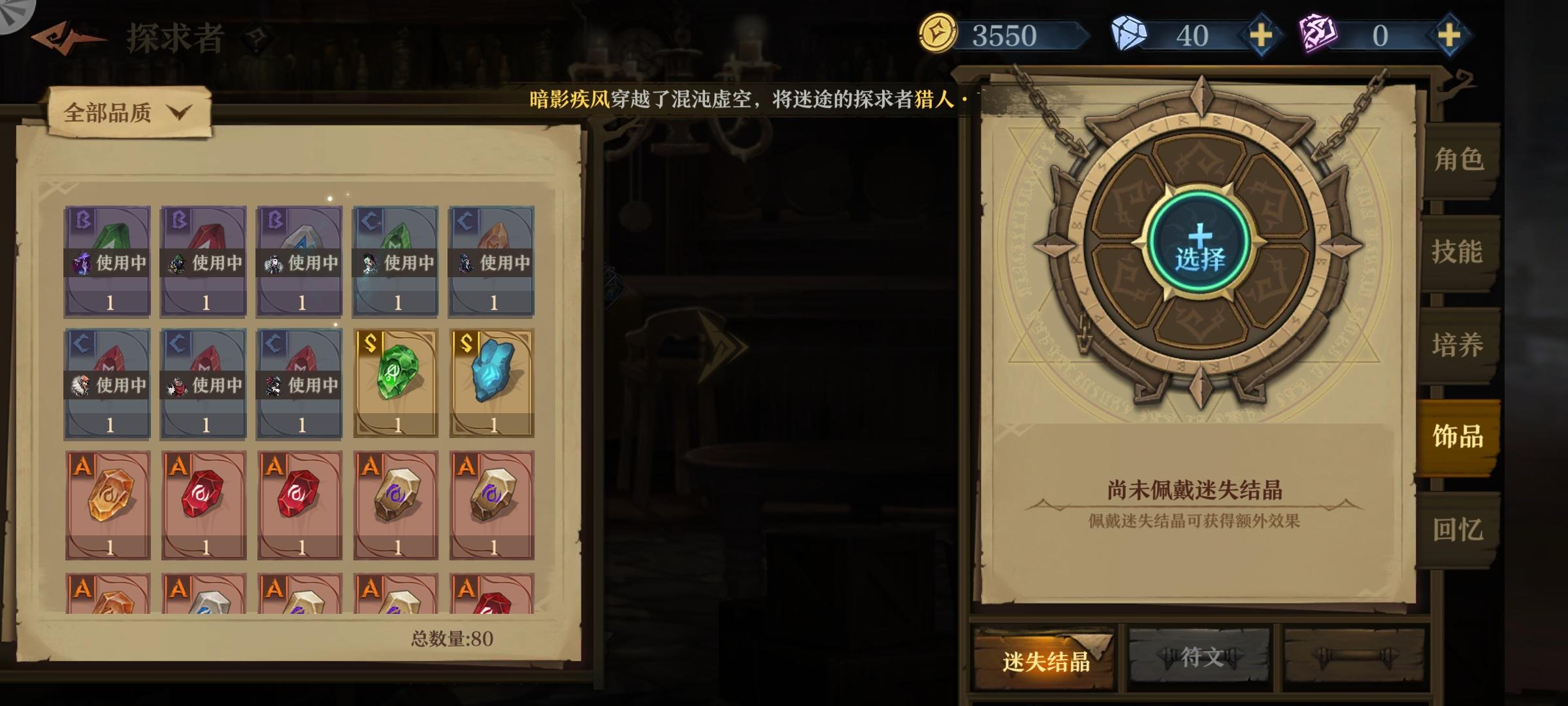The width and height of the screenshot is (1568, 706).
Task: Click the red C-grade crystal marked 使用中
Action: pos(107,379)
